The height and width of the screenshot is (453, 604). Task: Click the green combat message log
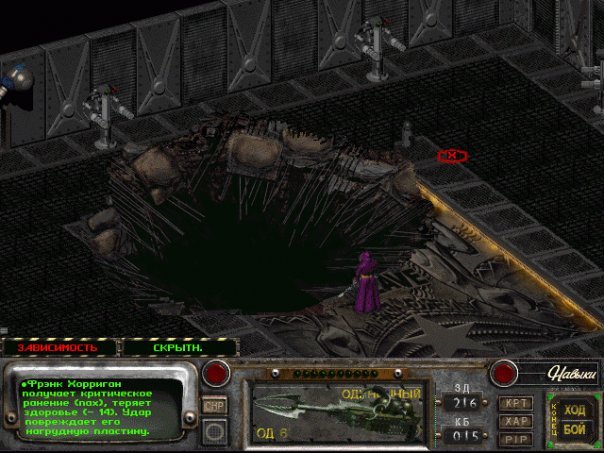pos(95,406)
